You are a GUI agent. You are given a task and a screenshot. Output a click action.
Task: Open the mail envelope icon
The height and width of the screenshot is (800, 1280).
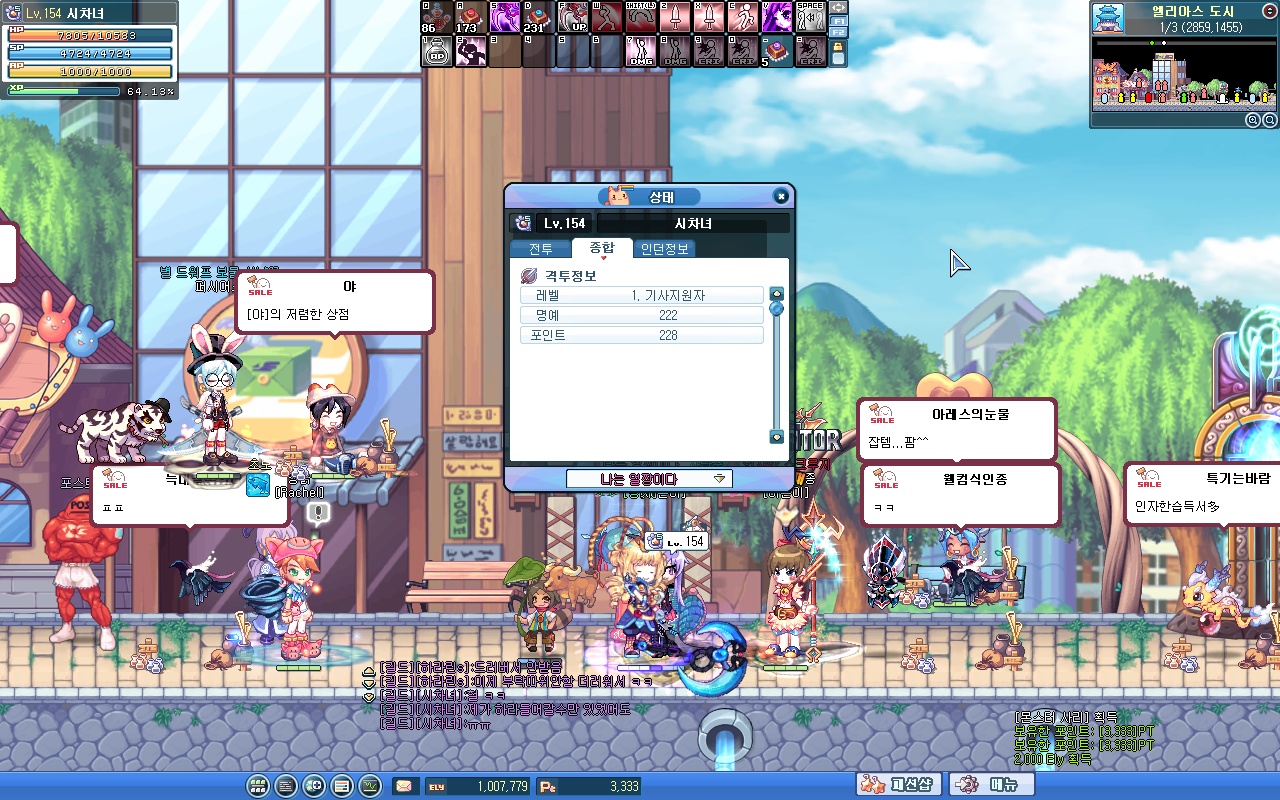405,786
